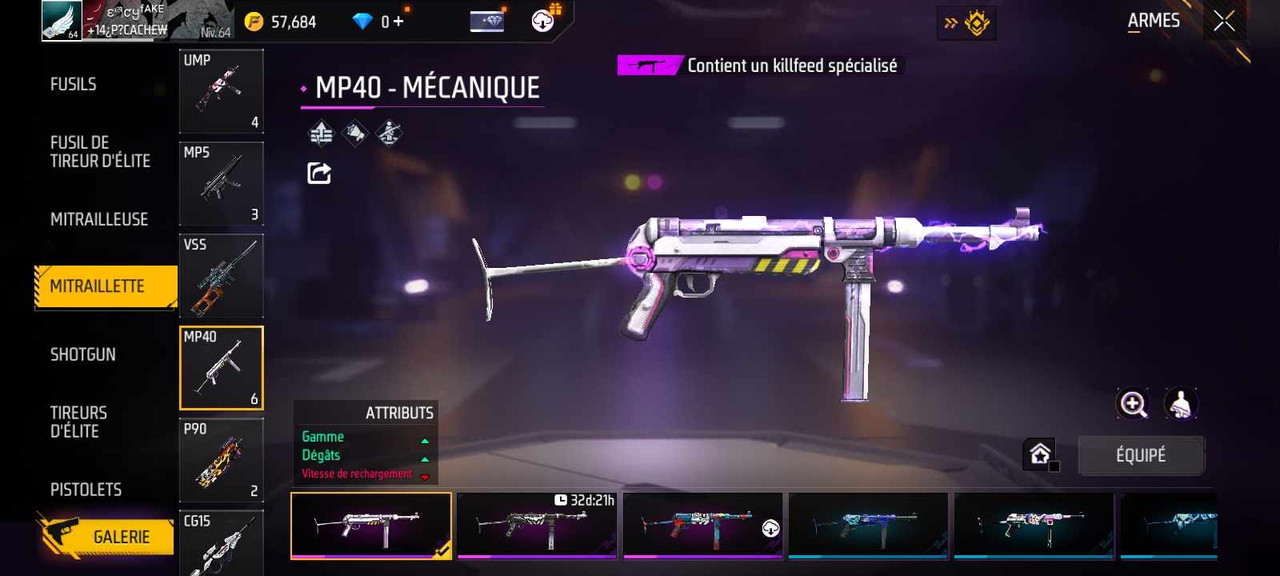
Task: Choose the VSS weapon tile
Action: tap(221, 276)
